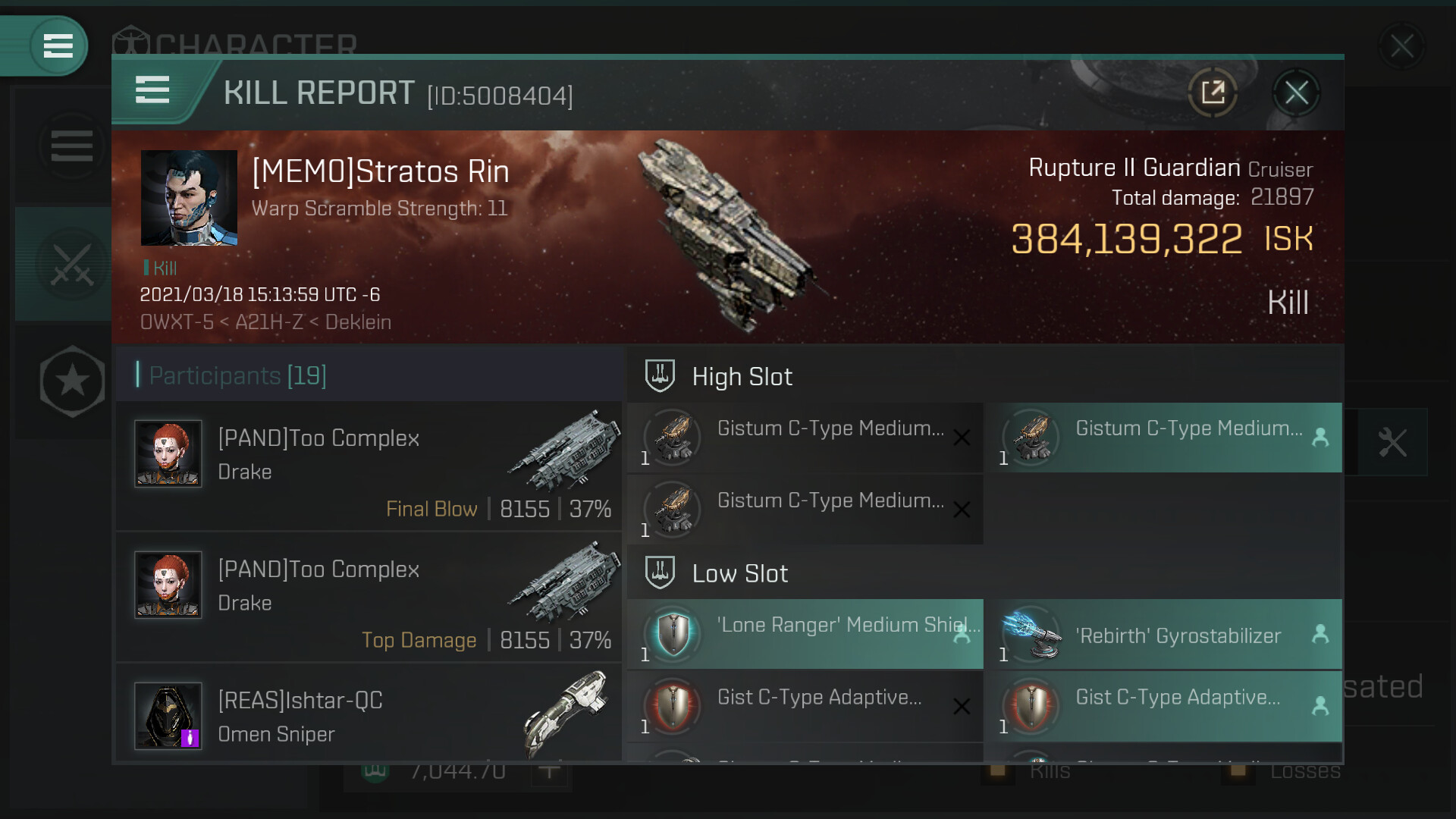Click the Rupture II Guardian ship name
1456x819 pixels.
[1134, 168]
